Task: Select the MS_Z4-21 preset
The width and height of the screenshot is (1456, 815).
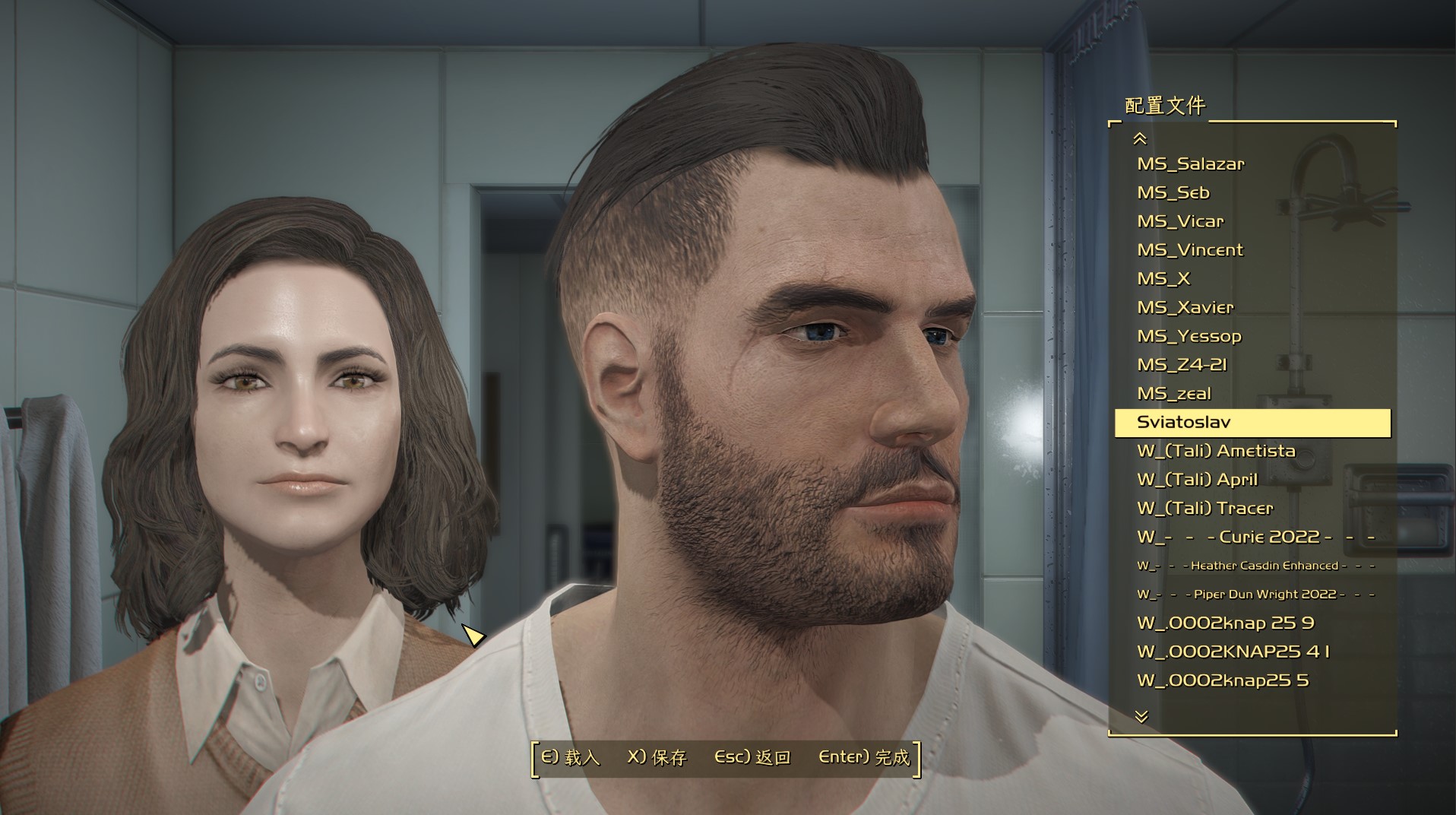Action: coord(1182,365)
